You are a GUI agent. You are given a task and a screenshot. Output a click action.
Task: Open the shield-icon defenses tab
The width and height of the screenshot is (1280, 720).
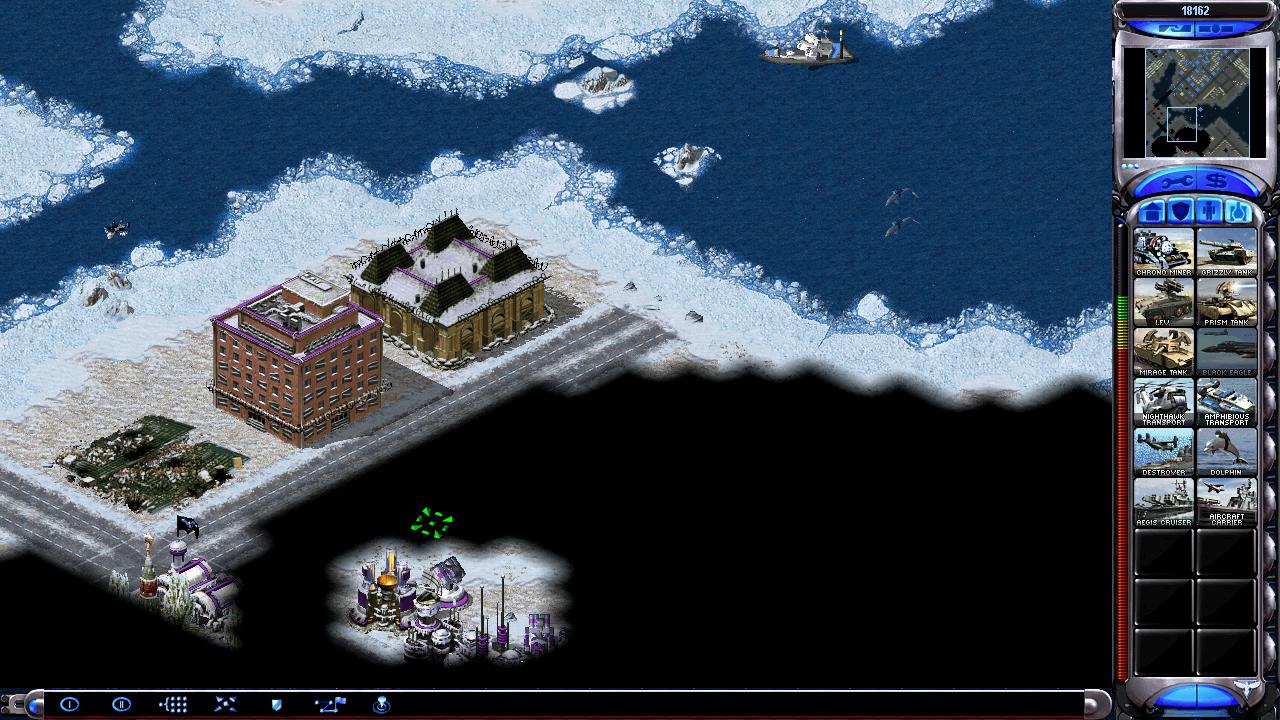pyautogui.click(x=1181, y=212)
